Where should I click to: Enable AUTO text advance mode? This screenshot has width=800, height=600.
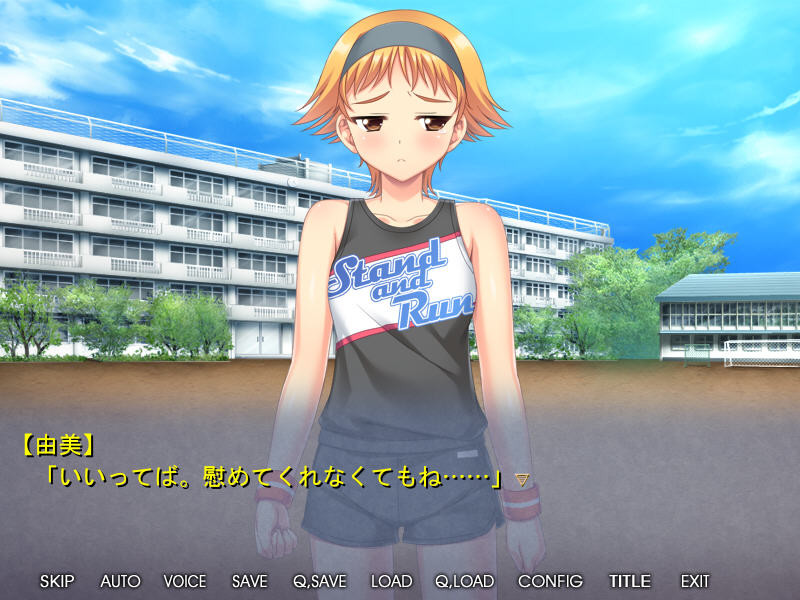point(120,581)
